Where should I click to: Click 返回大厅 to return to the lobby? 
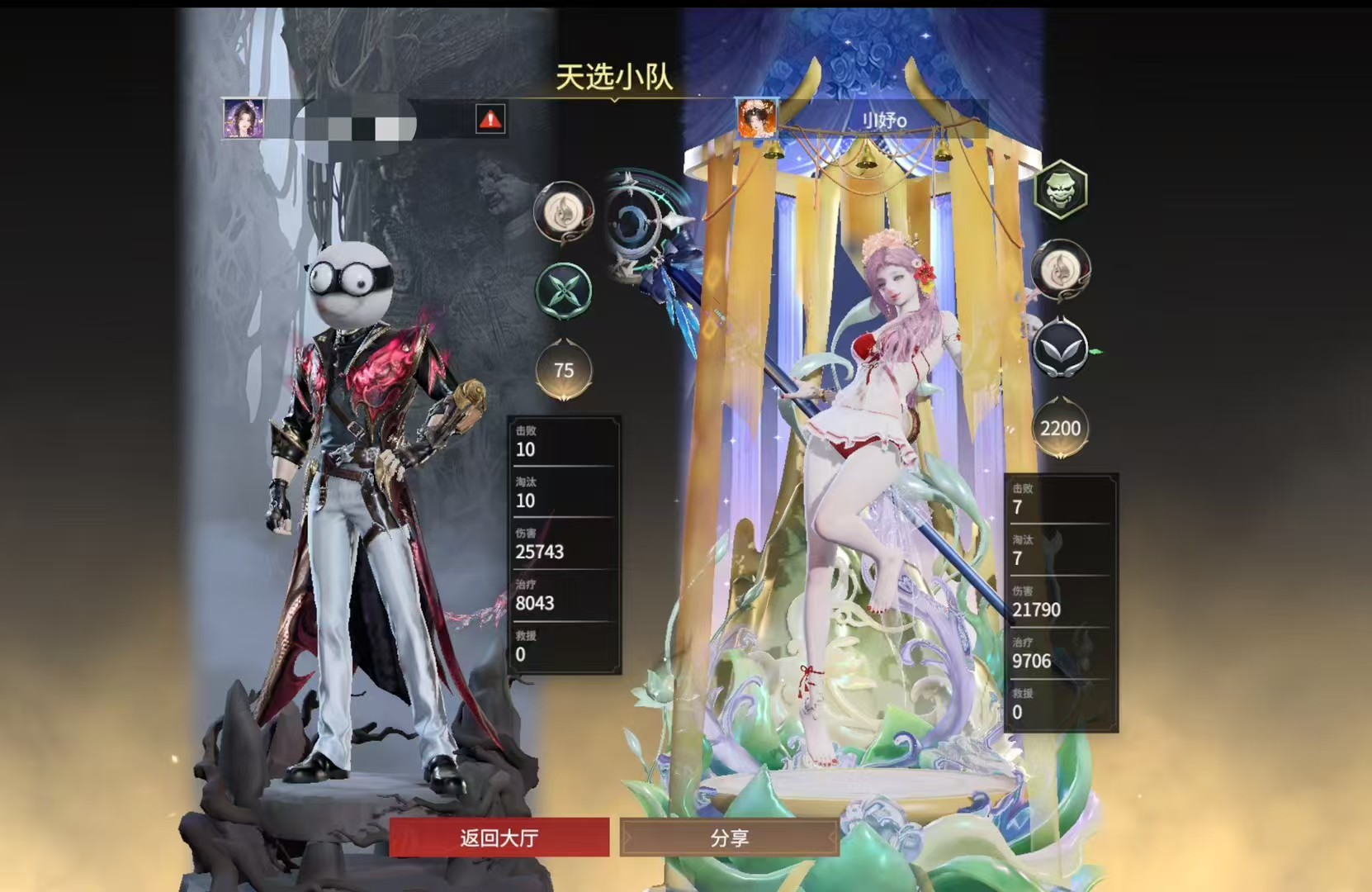pos(499,837)
